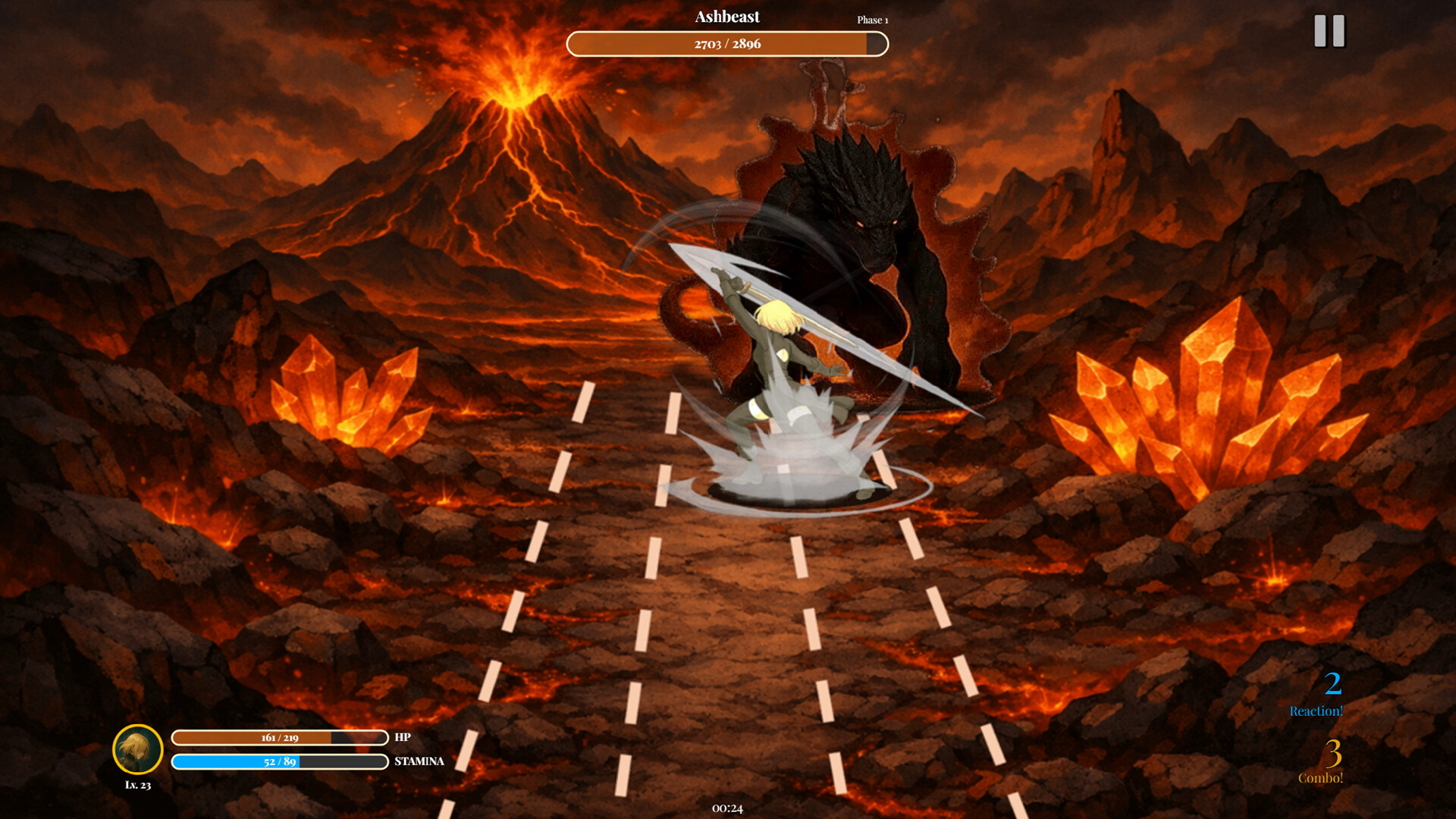
Task: Click the HP label beside the health bar
Action: click(402, 736)
